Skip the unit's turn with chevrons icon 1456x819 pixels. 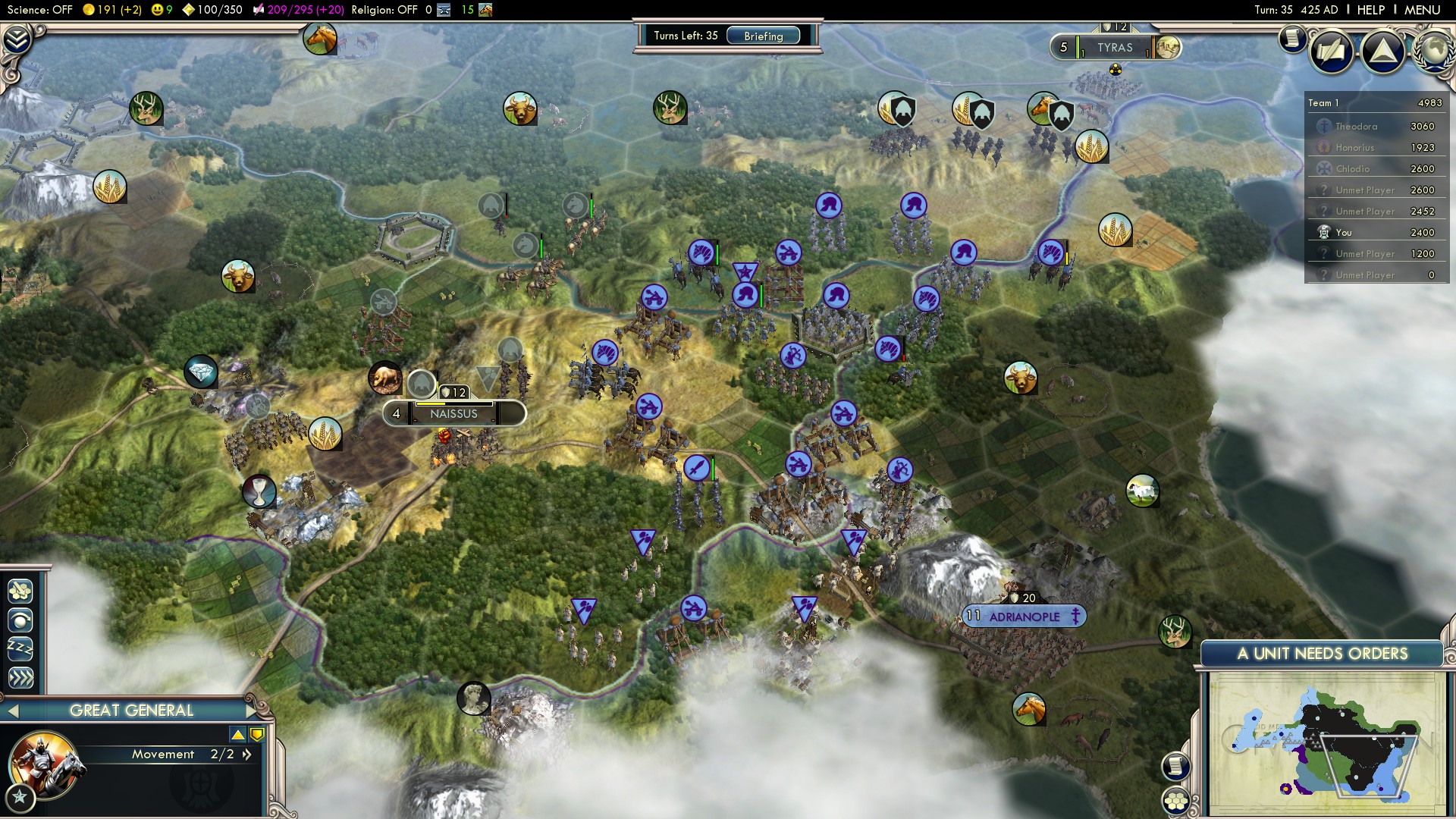coord(20,677)
